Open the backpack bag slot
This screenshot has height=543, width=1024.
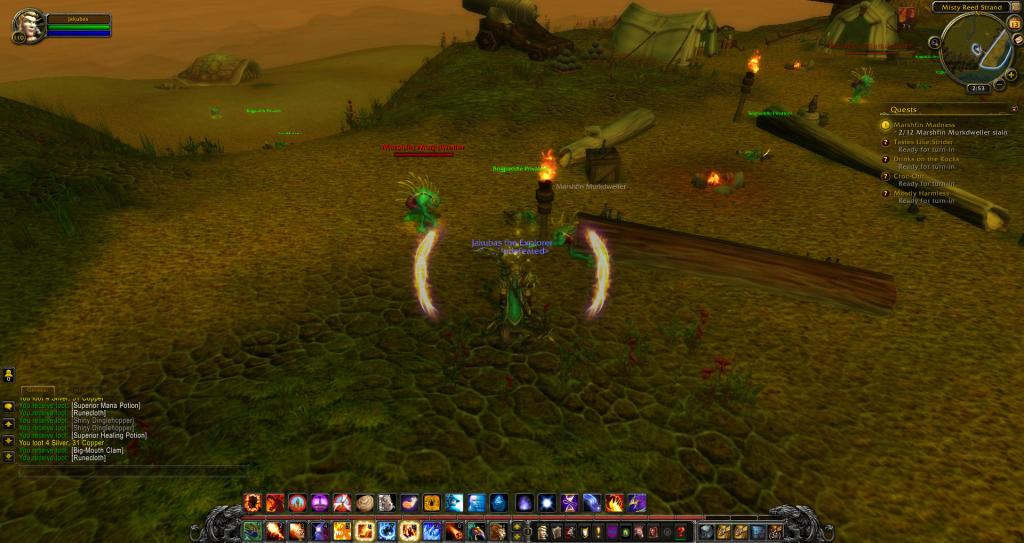(775, 531)
